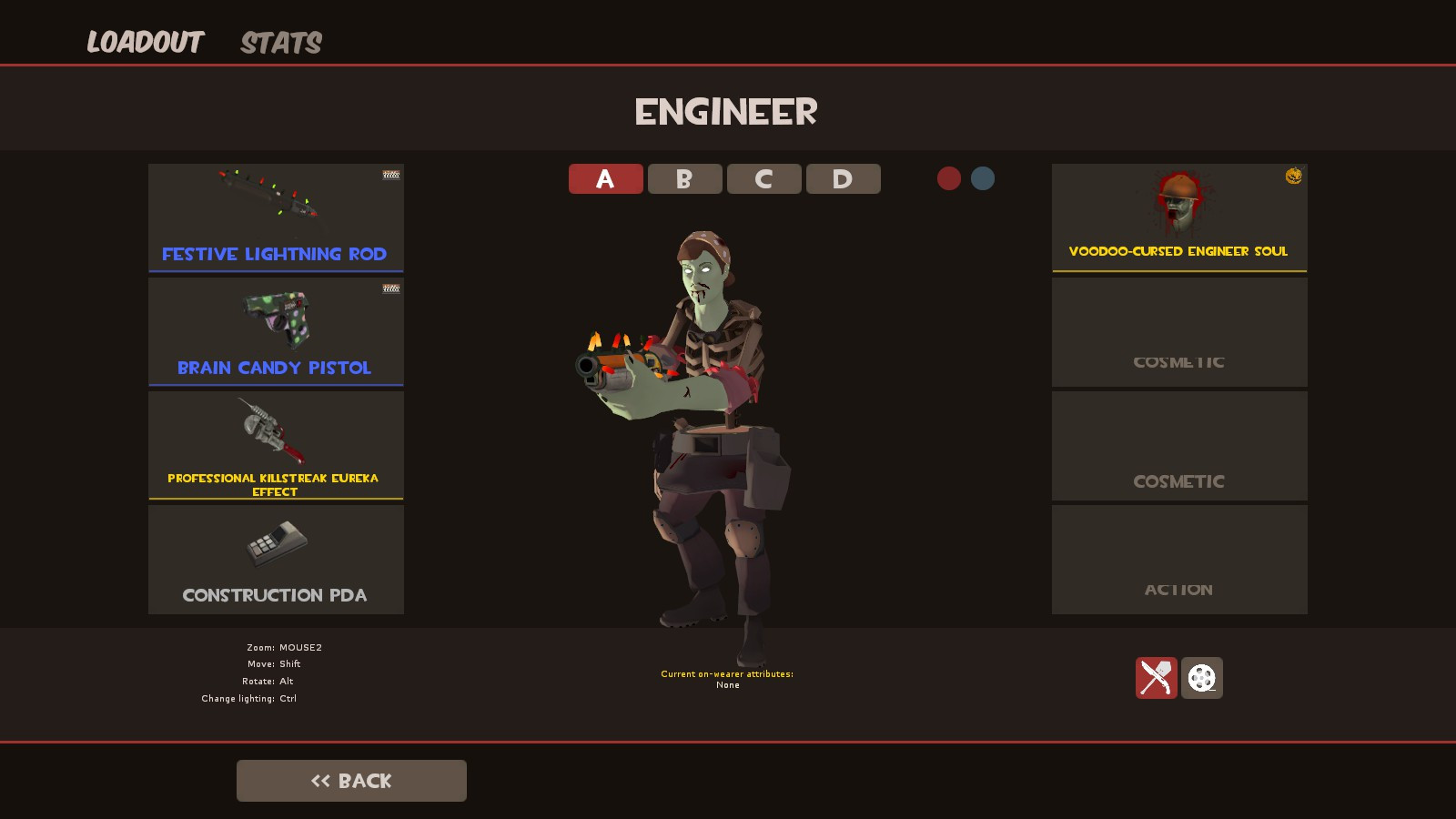Open the empty Action slot
This screenshot has height=819, width=1456.
point(1178,560)
